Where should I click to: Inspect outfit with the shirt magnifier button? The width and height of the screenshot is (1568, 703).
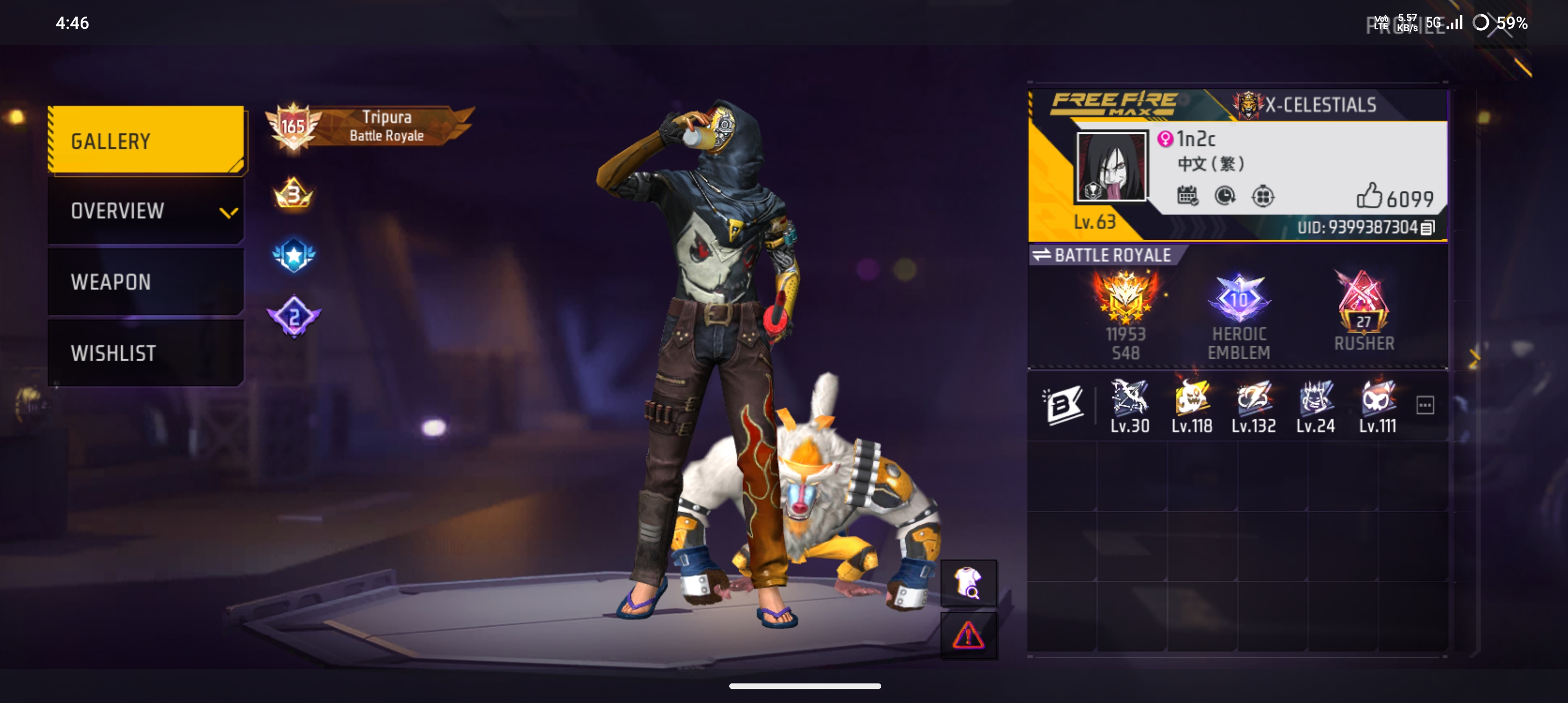969,583
